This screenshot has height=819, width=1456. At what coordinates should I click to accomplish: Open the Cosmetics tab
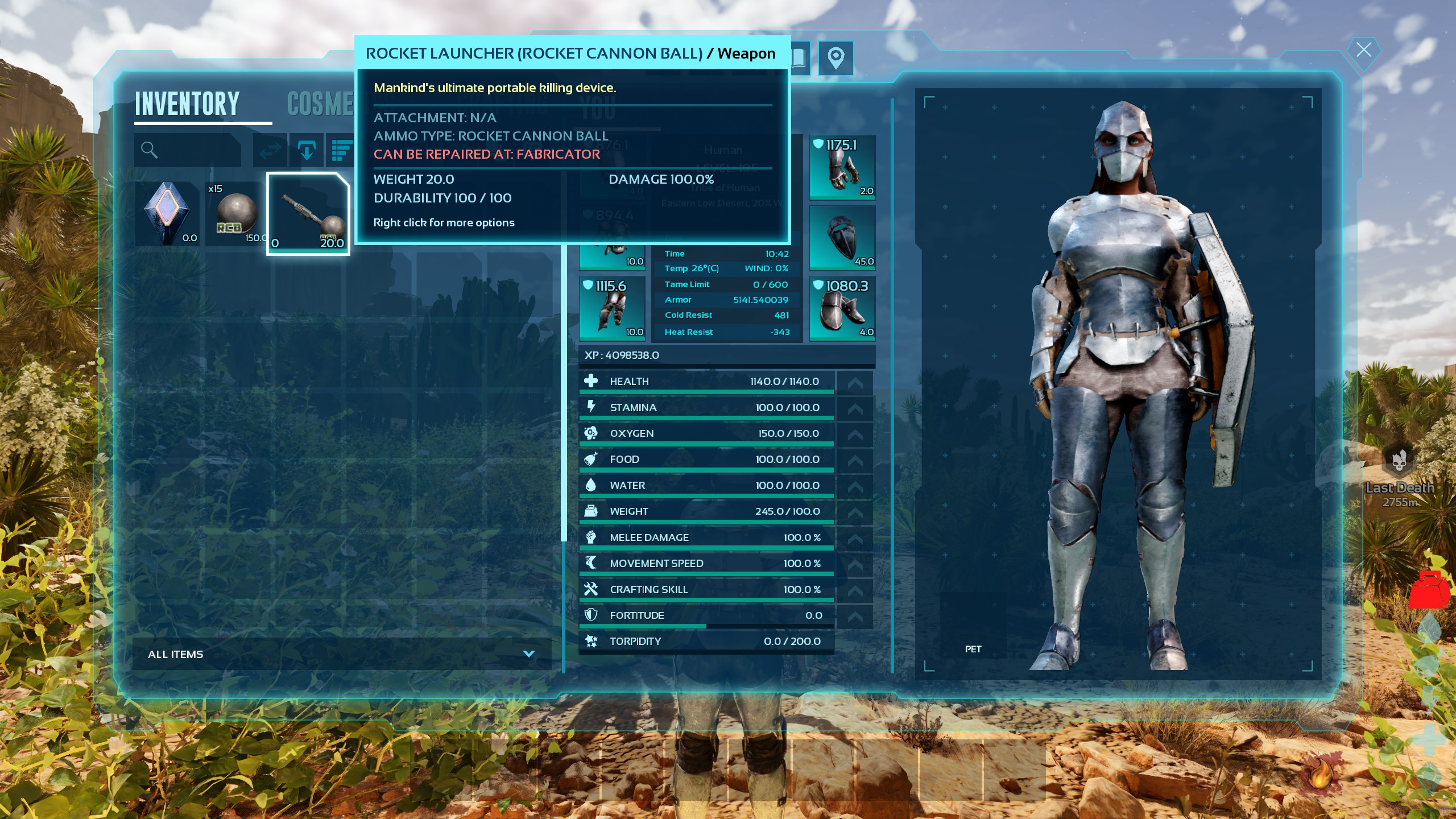(320, 104)
